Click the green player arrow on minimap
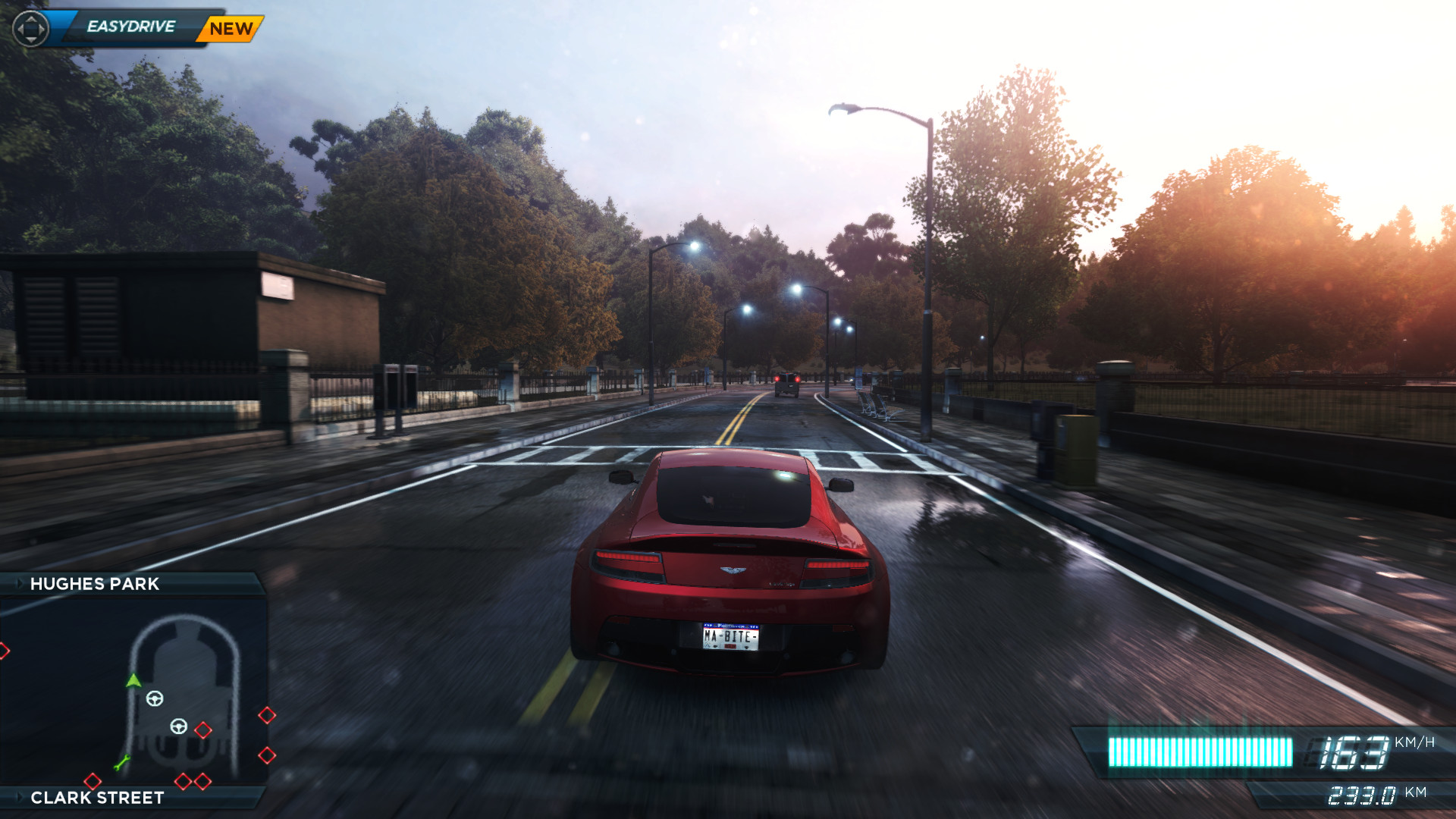The image size is (1456, 819). click(x=133, y=680)
